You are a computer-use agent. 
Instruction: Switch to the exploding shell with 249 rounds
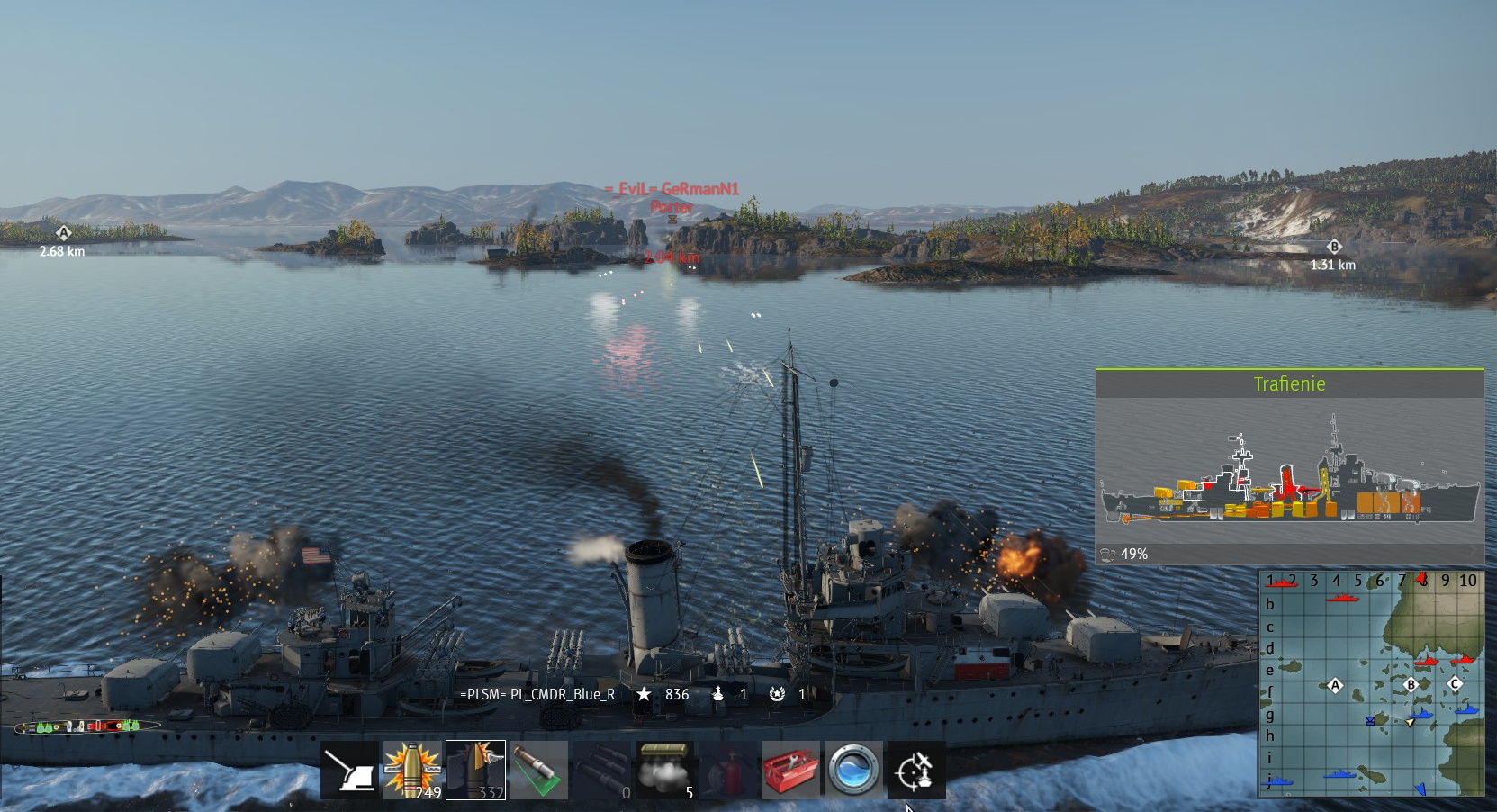(x=413, y=771)
